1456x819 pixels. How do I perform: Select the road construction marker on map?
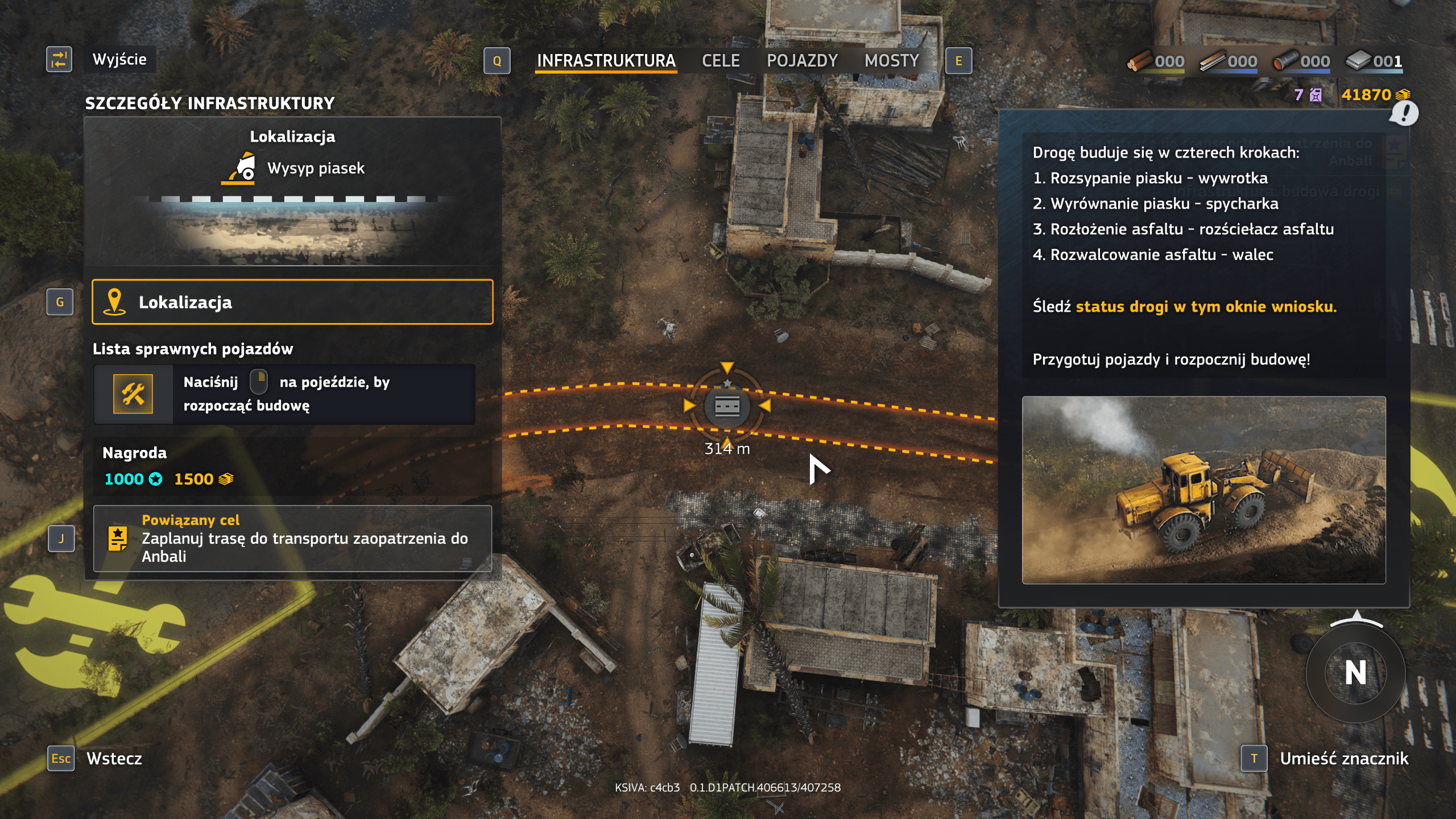tap(727, 406)
